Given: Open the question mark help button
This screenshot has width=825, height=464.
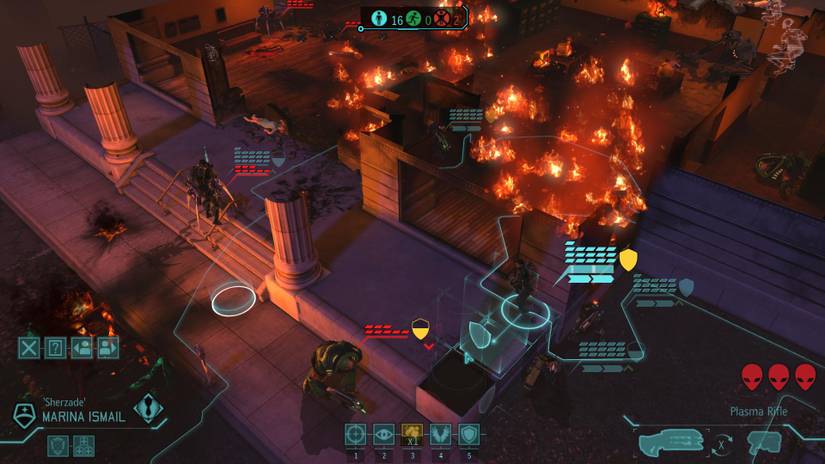Looking at the screenshot, I should [56, 348].
